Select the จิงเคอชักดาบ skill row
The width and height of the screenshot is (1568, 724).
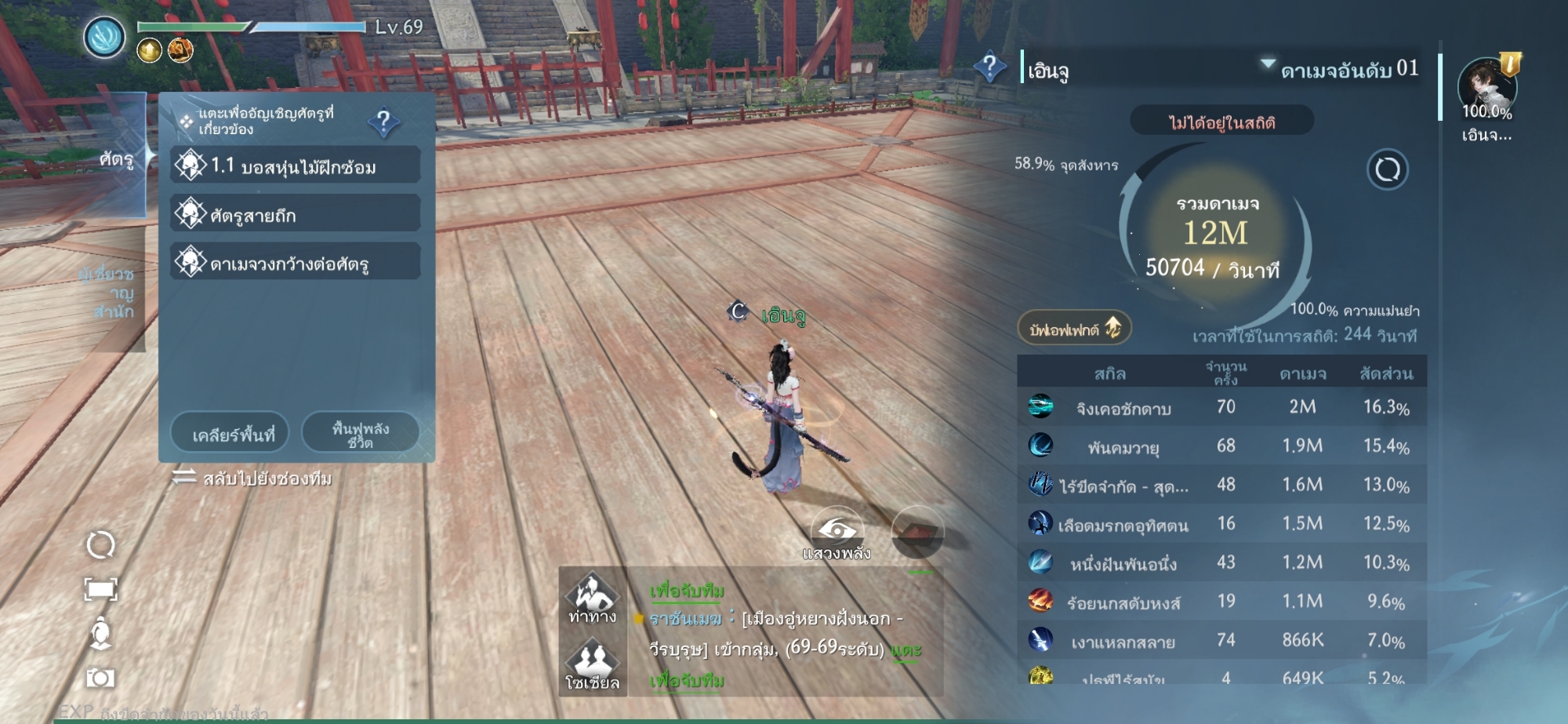(1221, 407)
